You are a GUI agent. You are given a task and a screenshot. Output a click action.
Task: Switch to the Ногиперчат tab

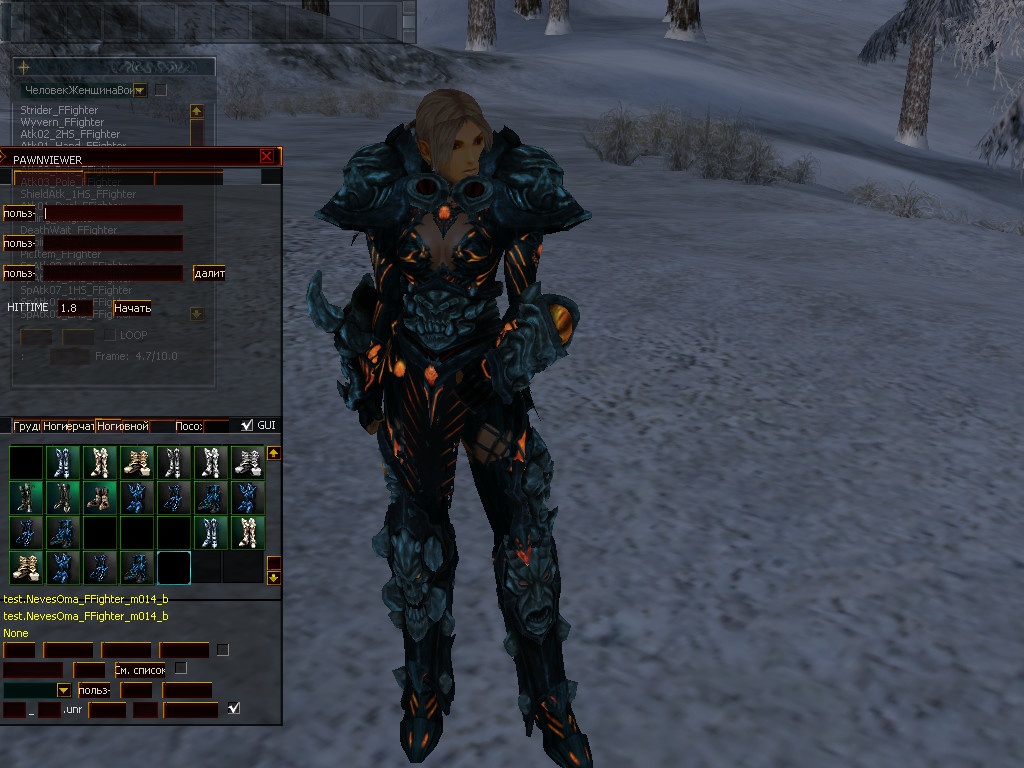tap(68, 426)
